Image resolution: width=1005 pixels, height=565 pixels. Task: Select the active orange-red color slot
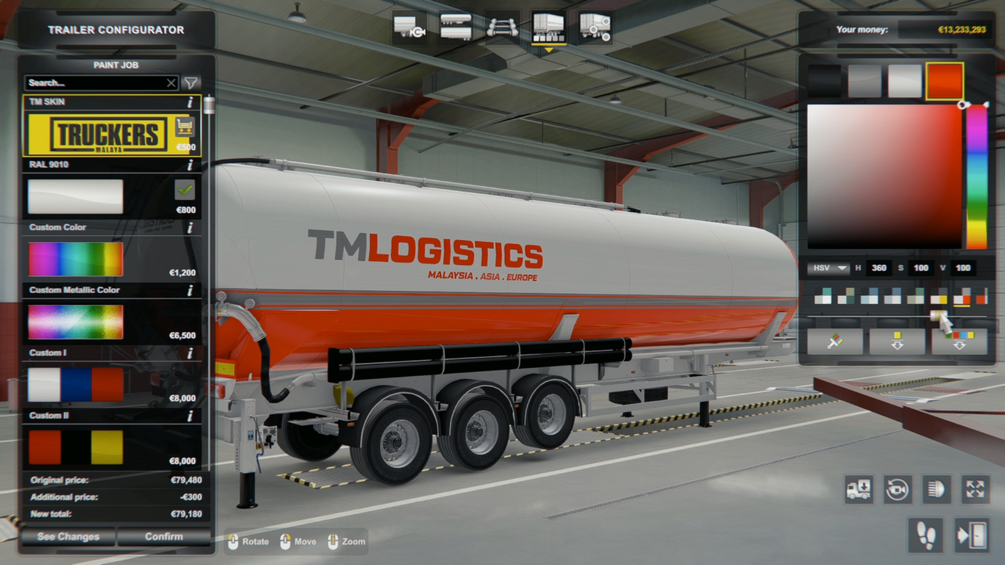coord(944,81)
